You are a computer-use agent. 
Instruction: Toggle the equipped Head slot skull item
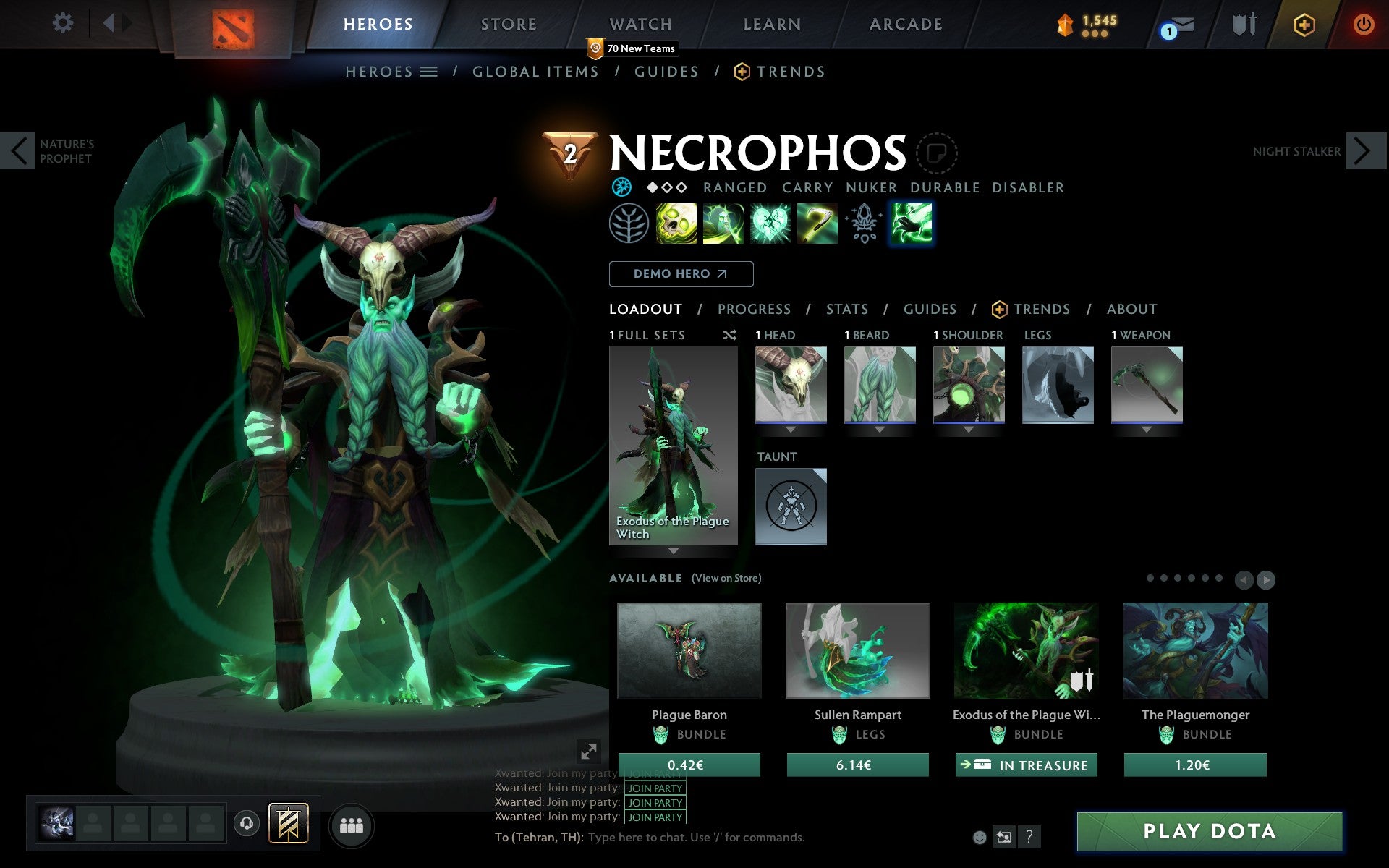pyautogui.click(x=791, y=386)
